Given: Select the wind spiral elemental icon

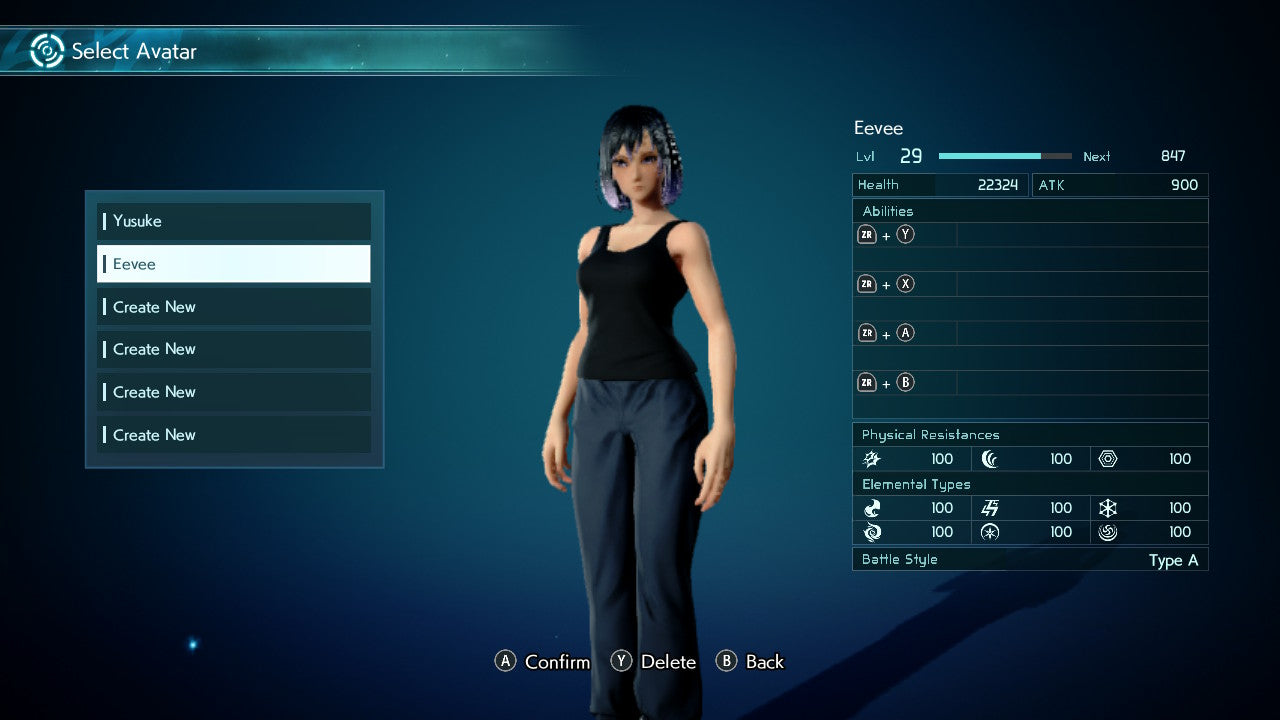Looking at the screenshot, I should tap(1108, 532).
